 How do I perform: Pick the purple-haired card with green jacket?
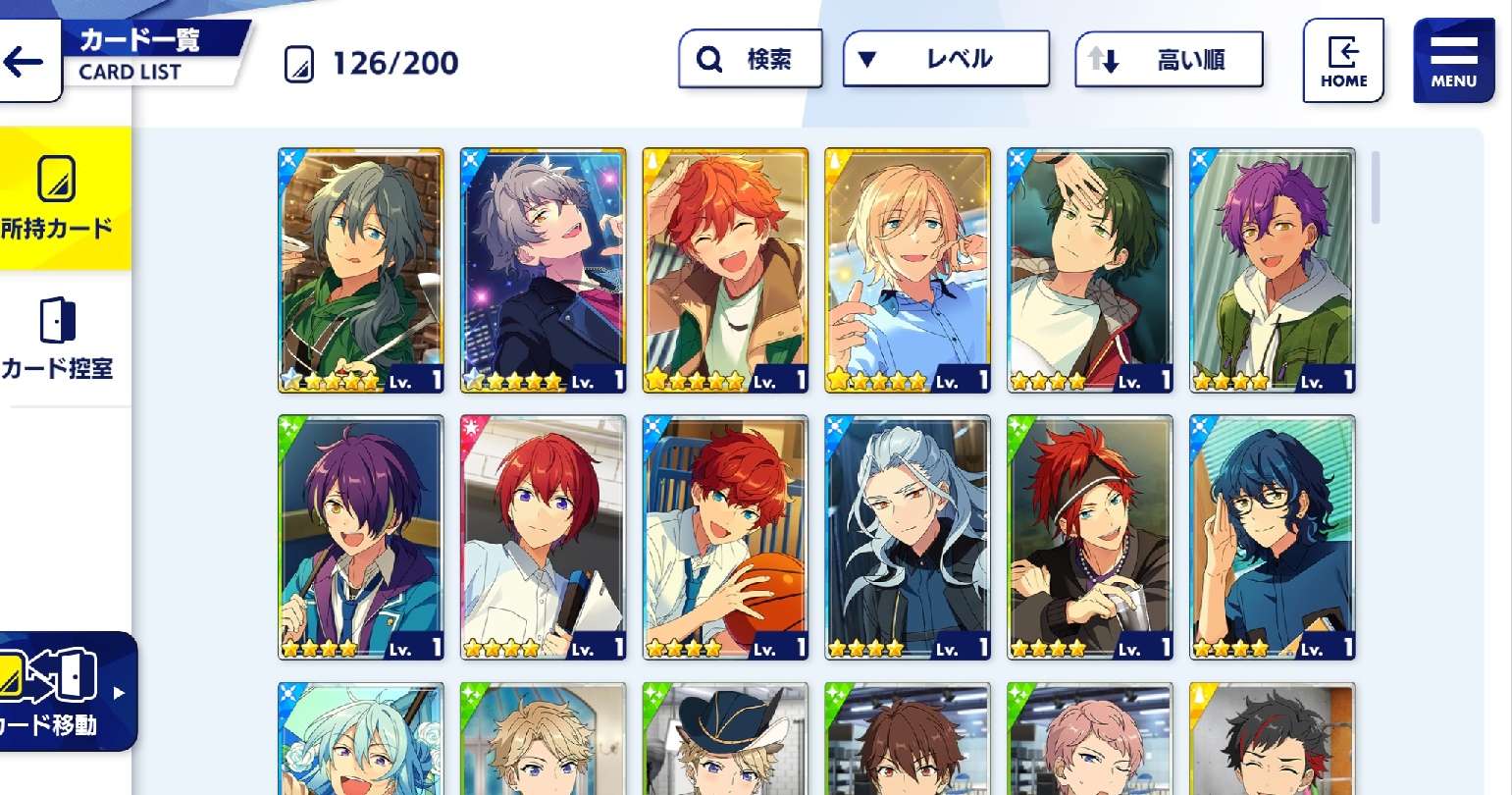[x=1273, y=270]
